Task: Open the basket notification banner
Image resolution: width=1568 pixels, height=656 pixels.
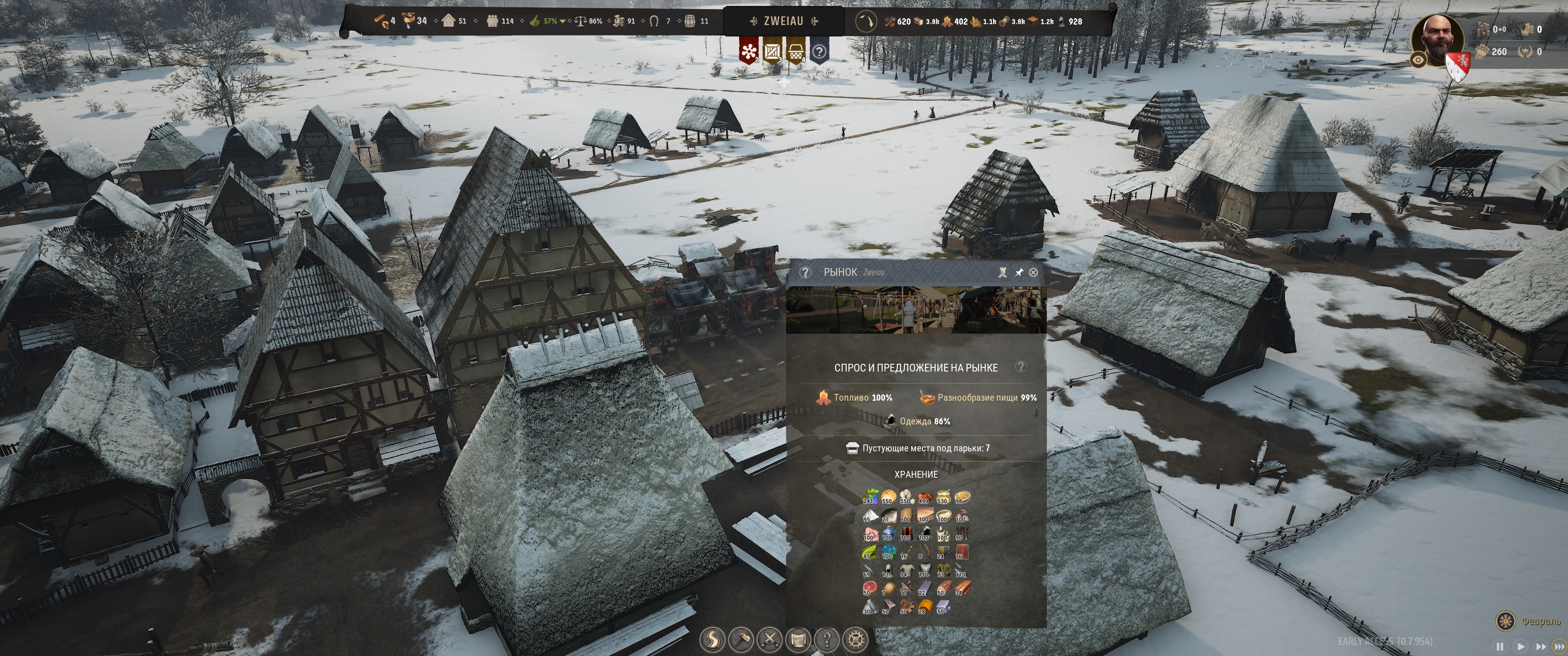Action: (x=796, y=51)
